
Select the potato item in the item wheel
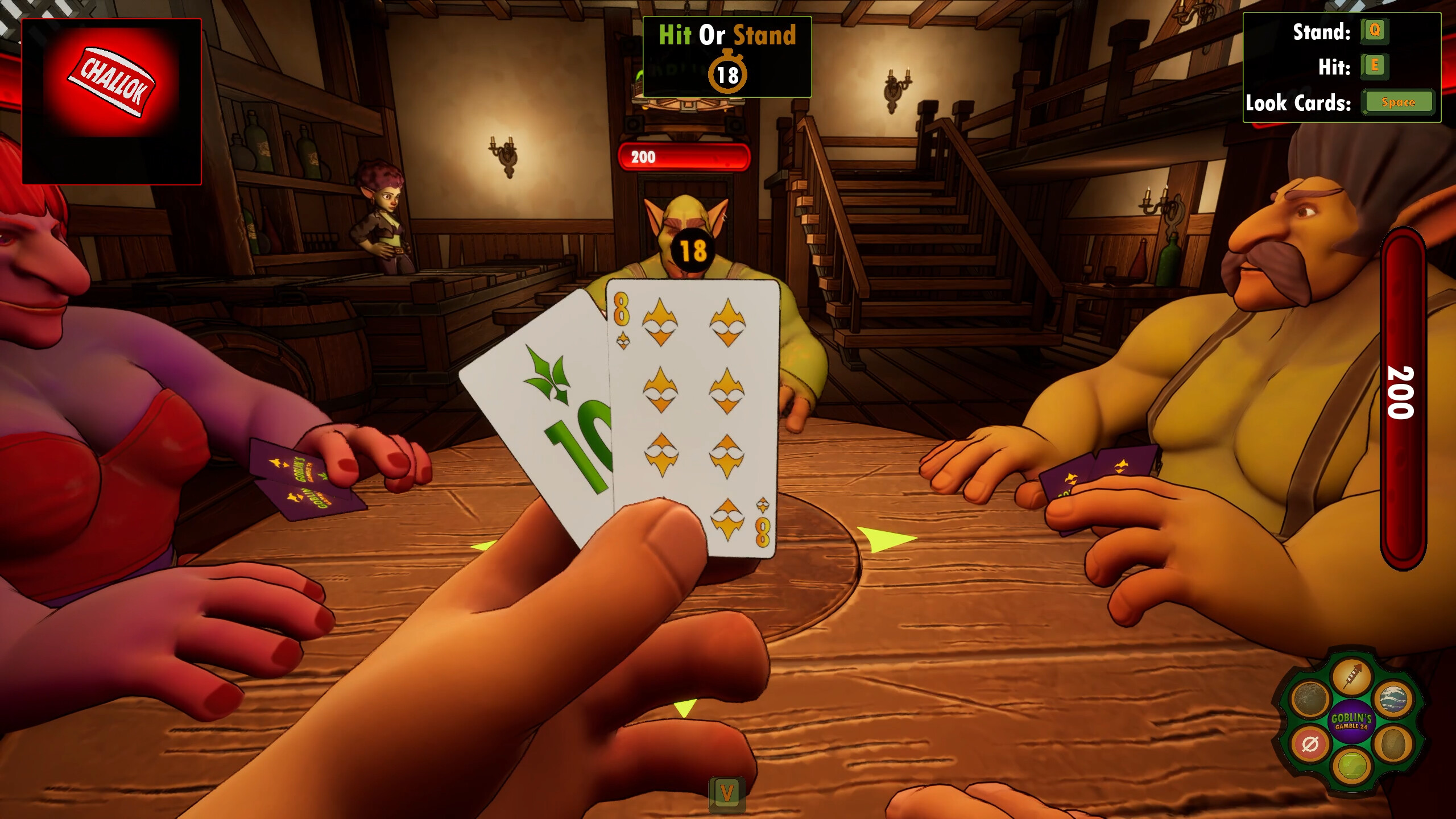(1393, 744)
